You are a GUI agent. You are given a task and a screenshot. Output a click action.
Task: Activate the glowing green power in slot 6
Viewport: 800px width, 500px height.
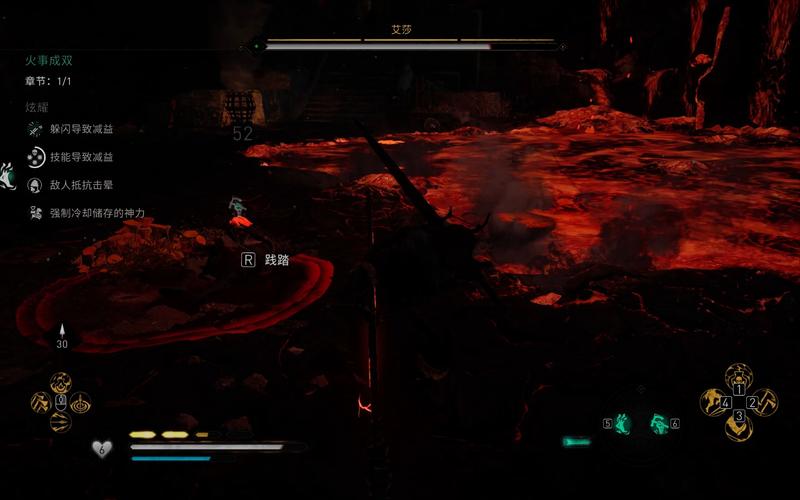tap(659, 423)
